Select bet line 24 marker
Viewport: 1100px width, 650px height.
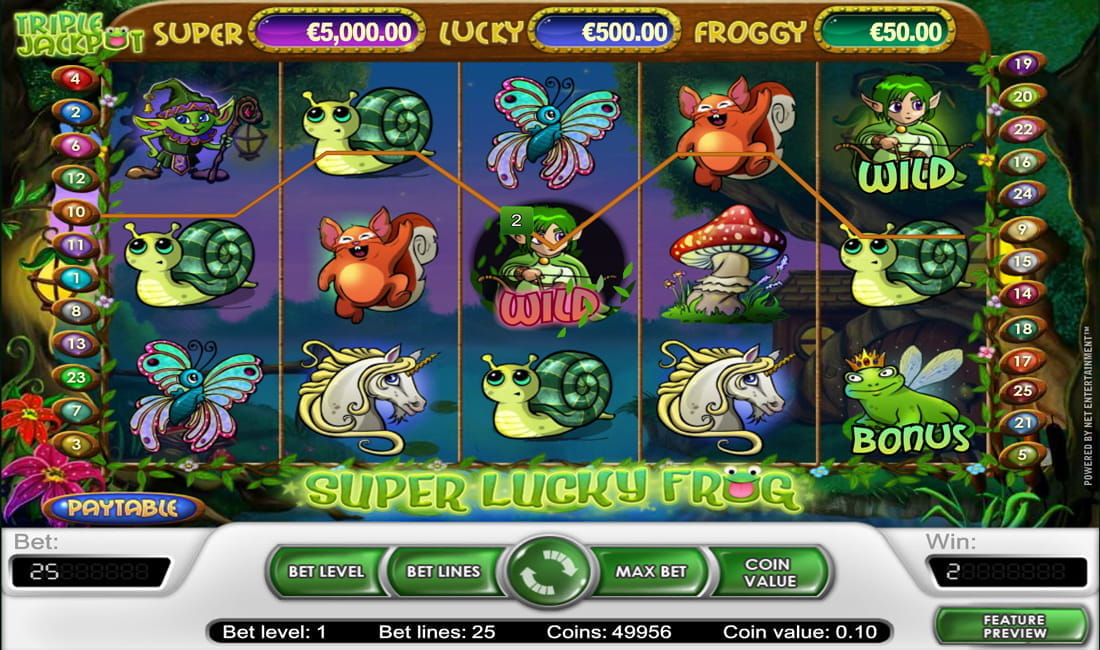(x=1022, y=193)
